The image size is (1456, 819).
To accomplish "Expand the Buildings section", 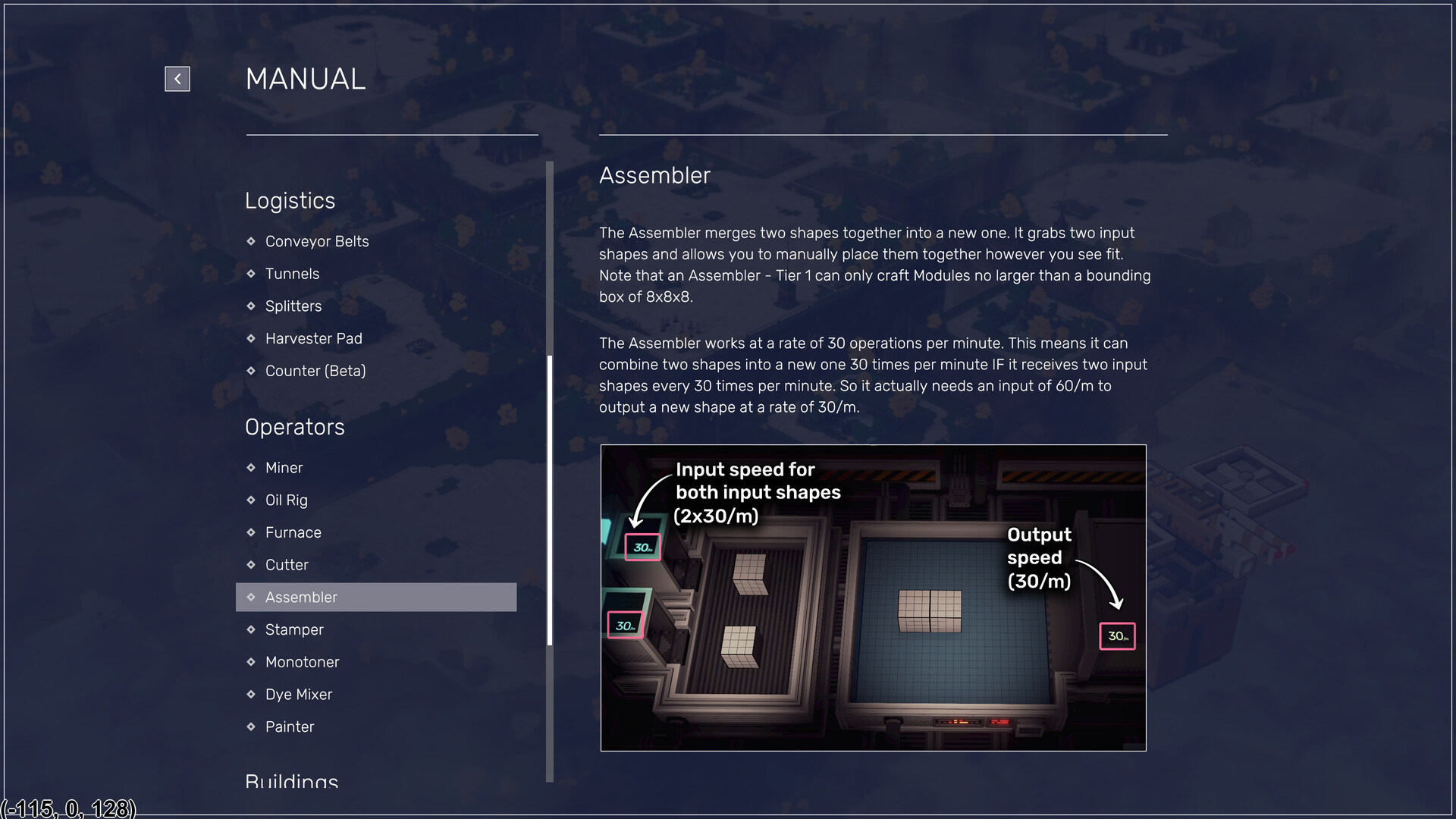I will click(x=291, y=782).
